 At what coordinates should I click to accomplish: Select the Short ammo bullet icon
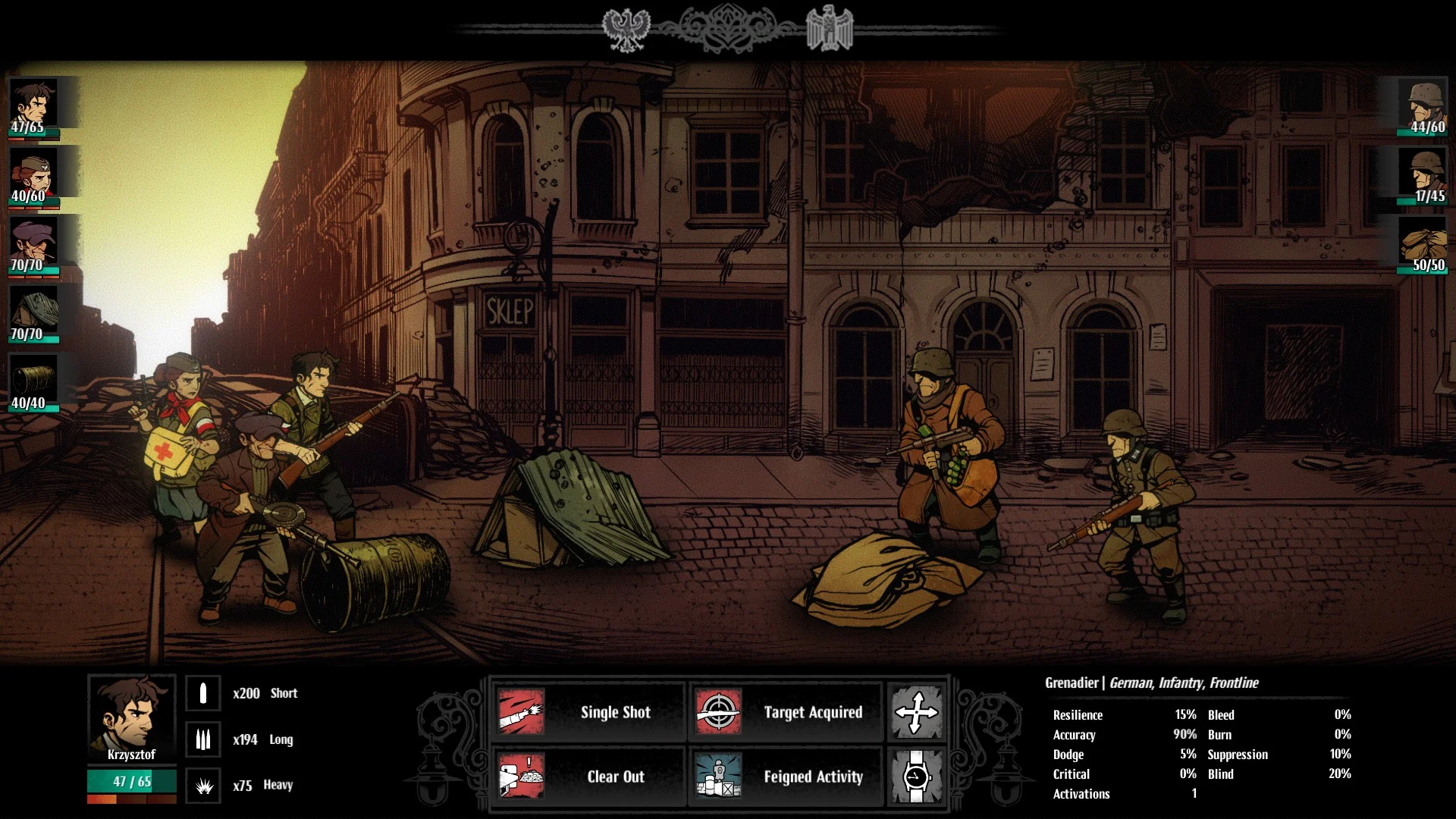coord(203,693)
